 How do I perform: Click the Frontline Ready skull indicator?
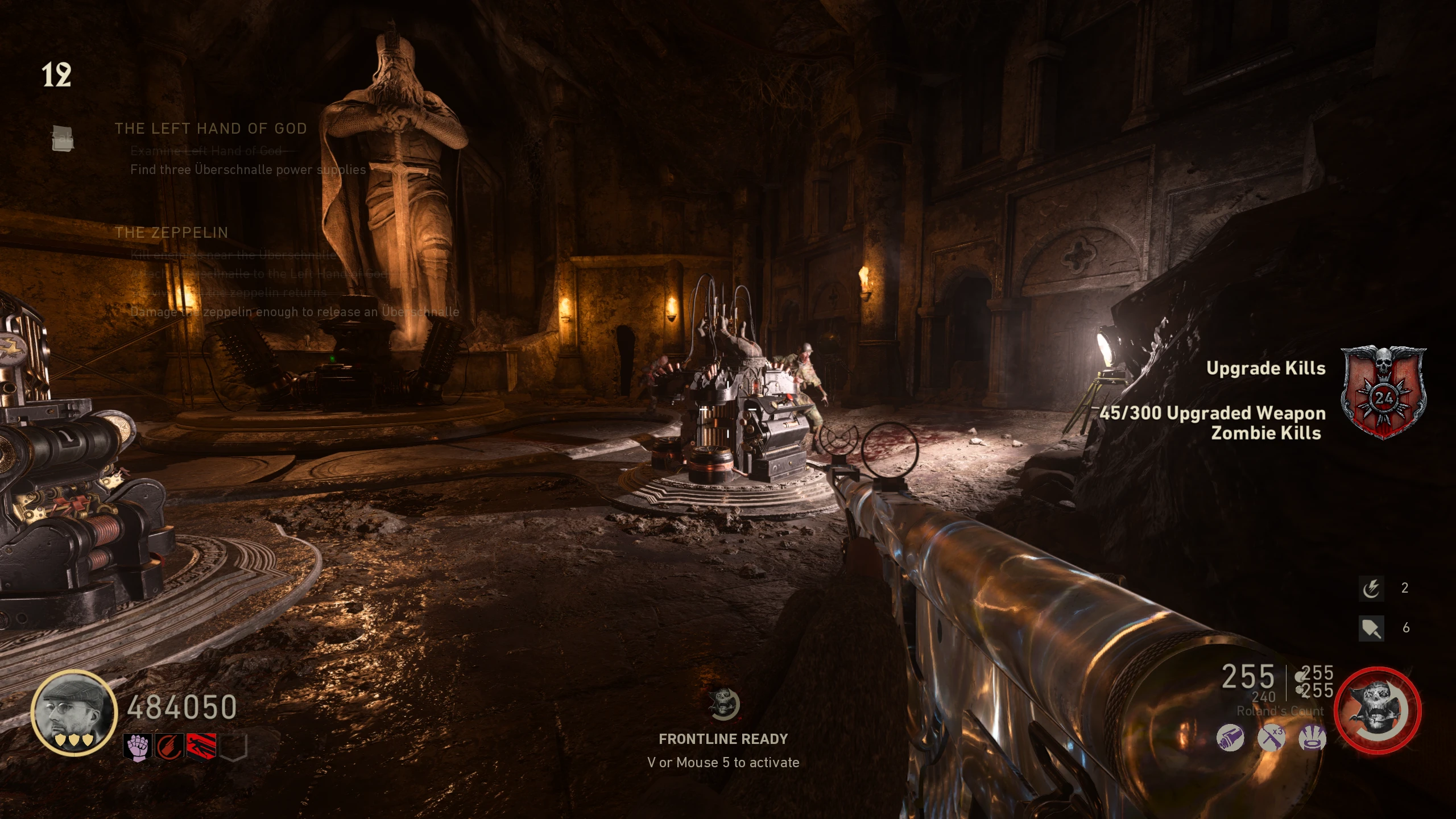pyautogui.click(x=723, y=704)
